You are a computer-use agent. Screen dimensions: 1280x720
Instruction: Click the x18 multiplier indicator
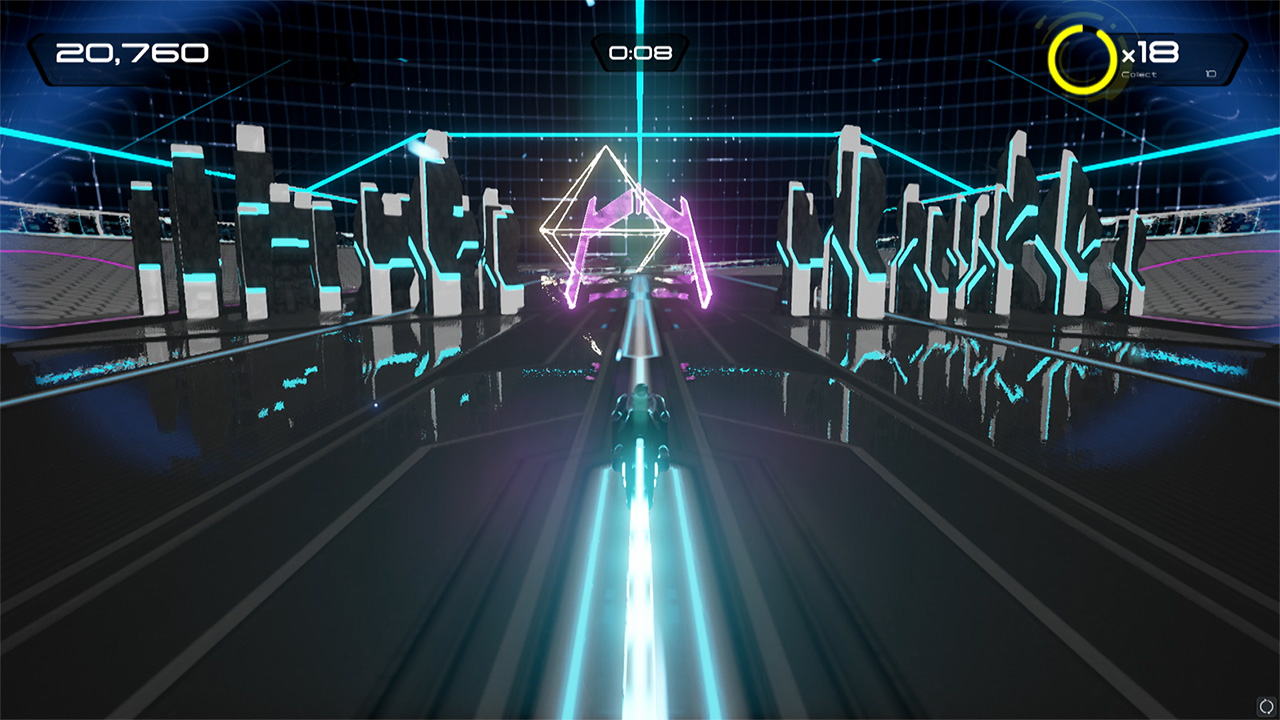[1150, 52]
